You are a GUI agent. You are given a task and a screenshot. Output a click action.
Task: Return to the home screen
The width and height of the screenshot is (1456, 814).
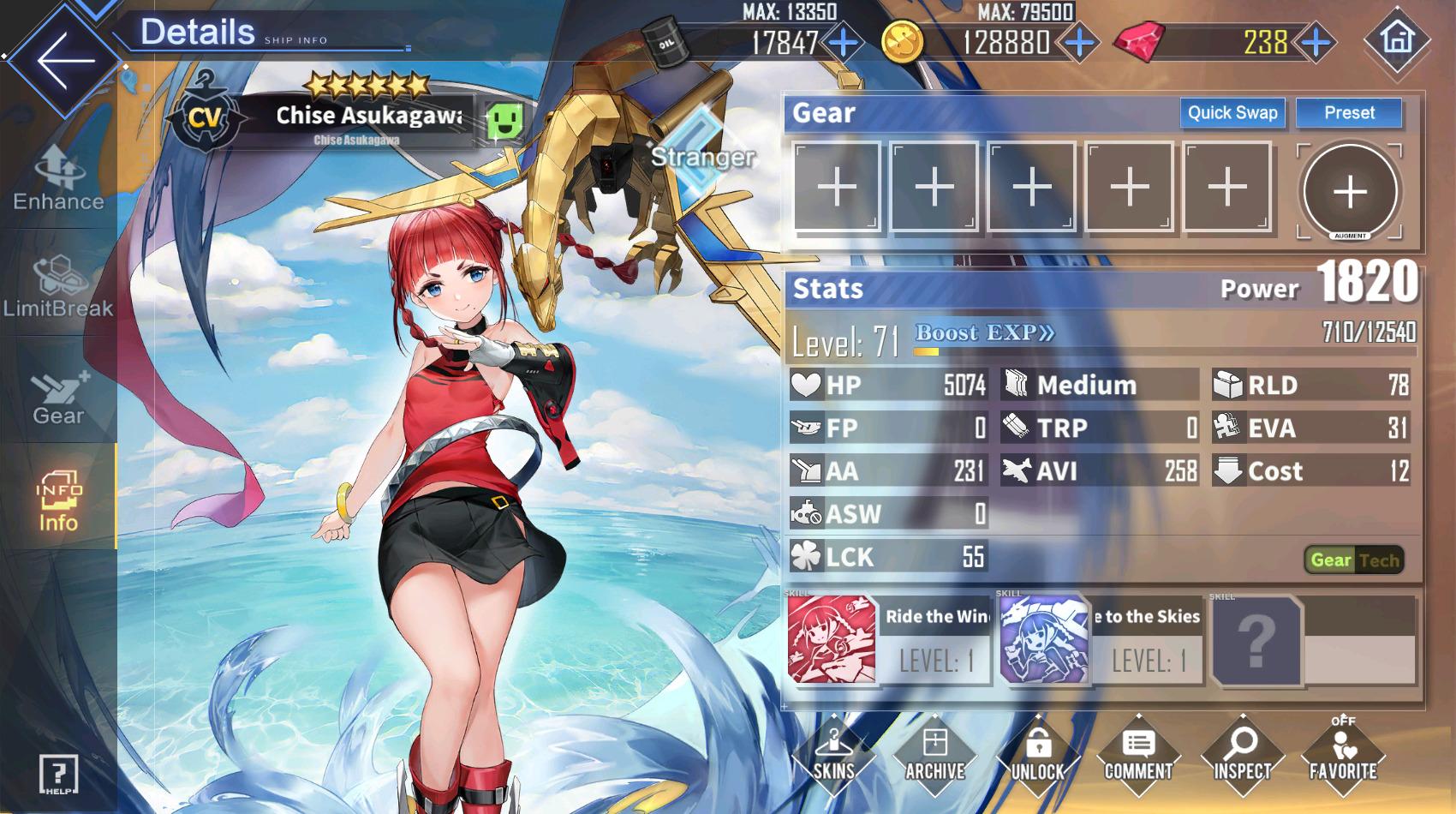1397,40
